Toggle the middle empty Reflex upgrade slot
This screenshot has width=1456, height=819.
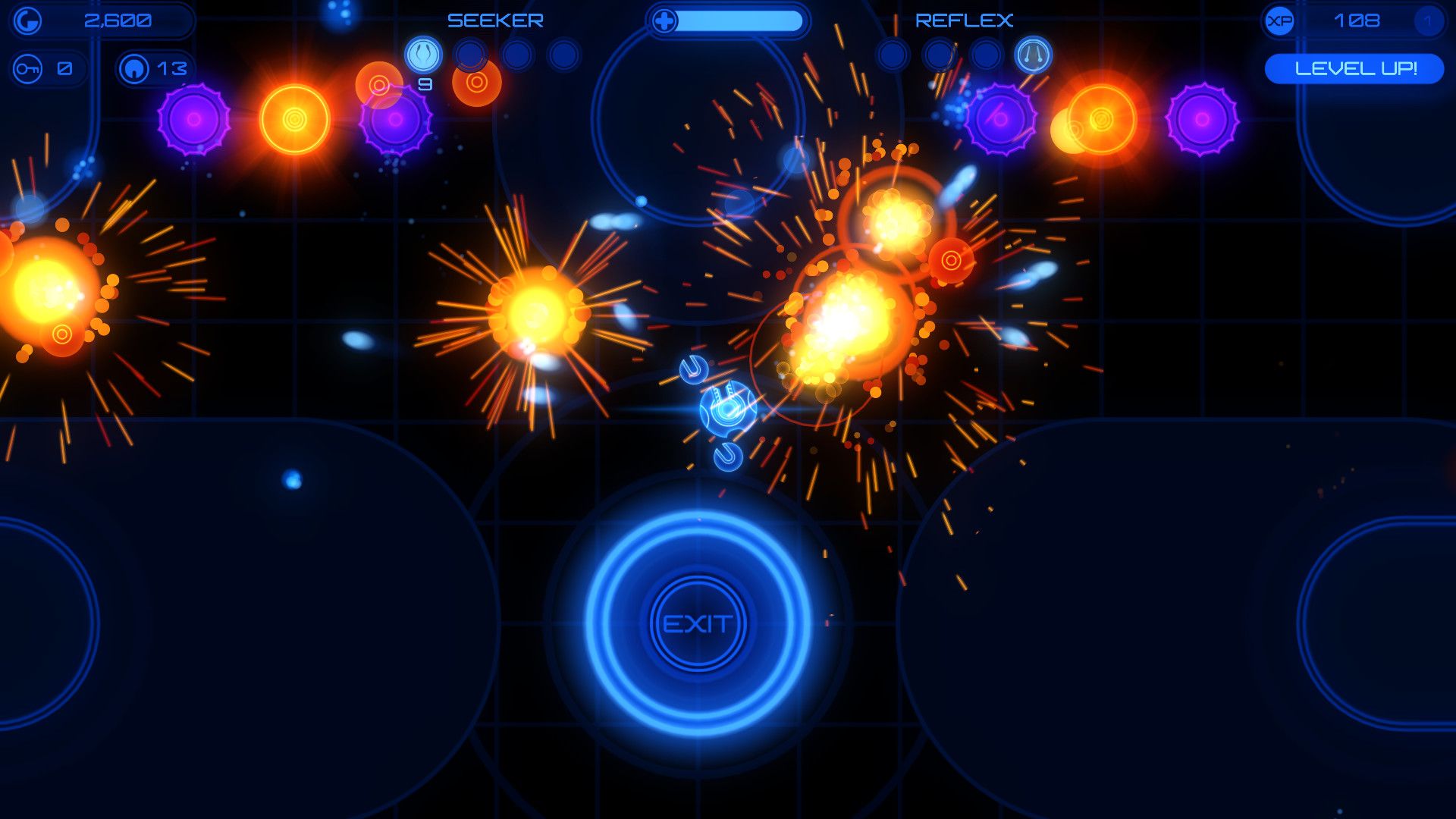[938, 53]
